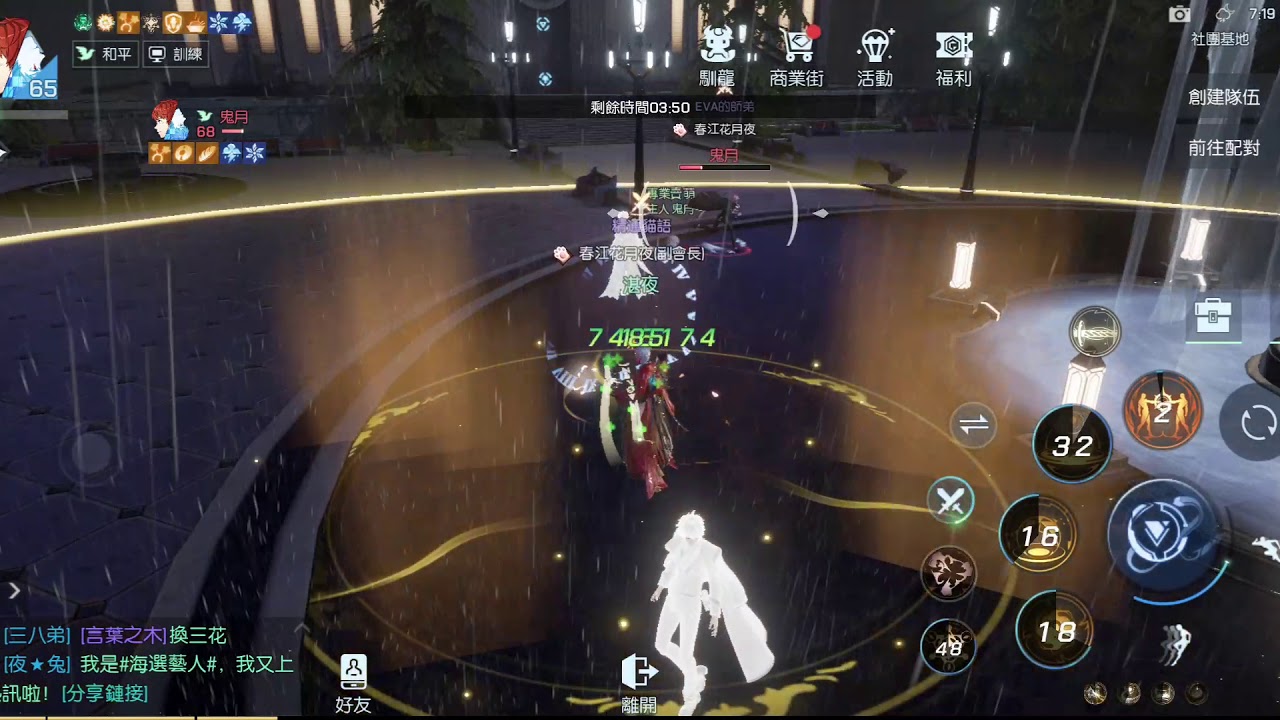Screen dimensions: 1280x720
Task: Use the skill showing cooldown 32
Action: 1072,446
